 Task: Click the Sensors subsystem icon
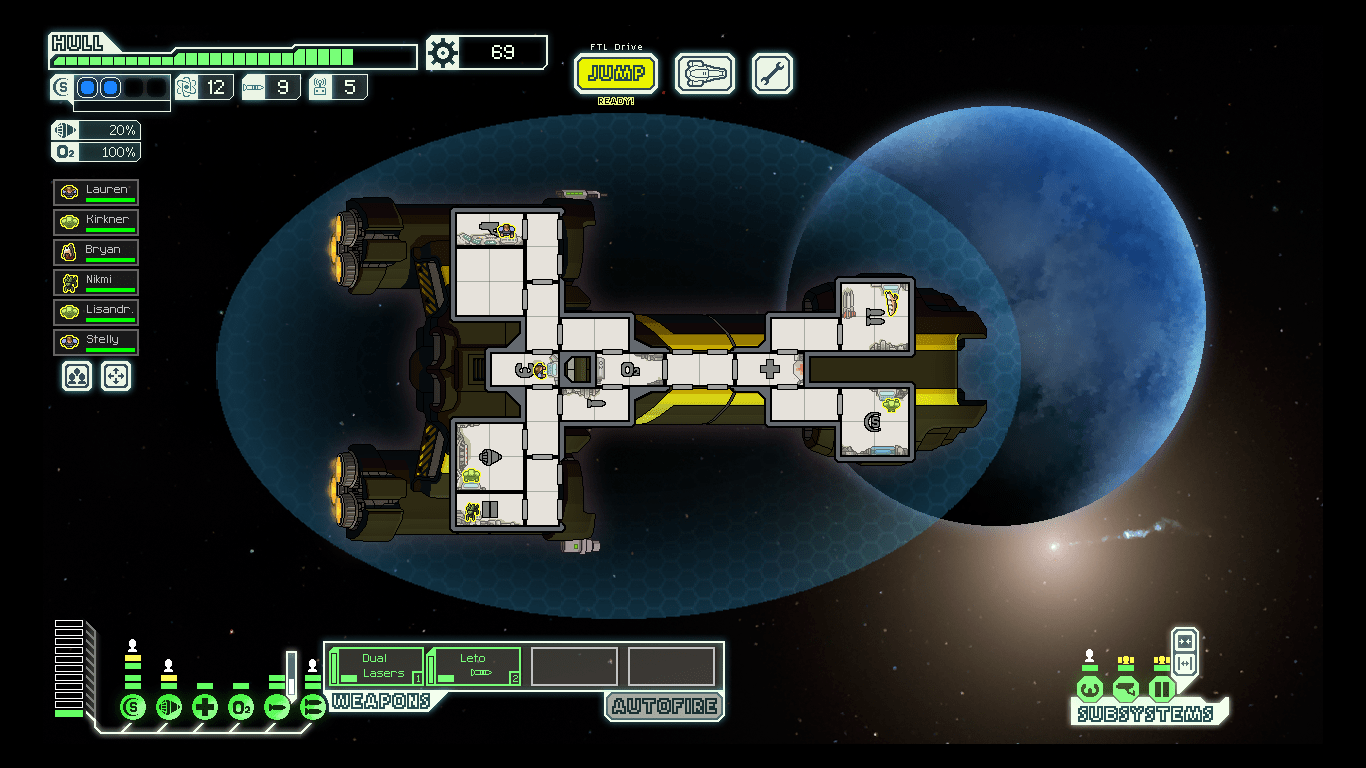pos(1125,688)
